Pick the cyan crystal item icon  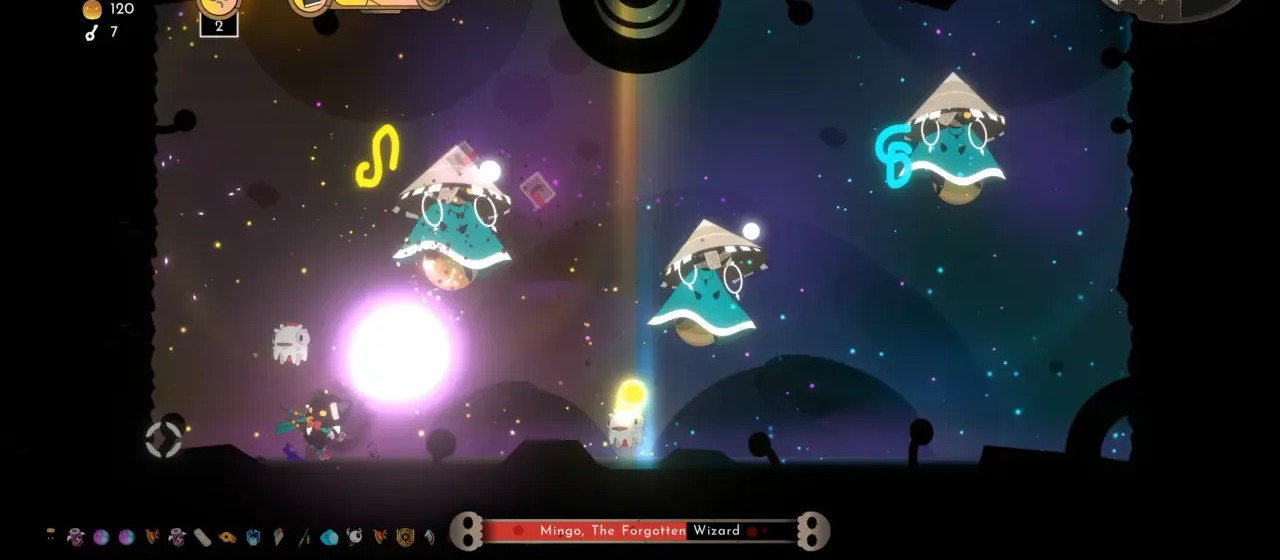(x=329, y=537)
